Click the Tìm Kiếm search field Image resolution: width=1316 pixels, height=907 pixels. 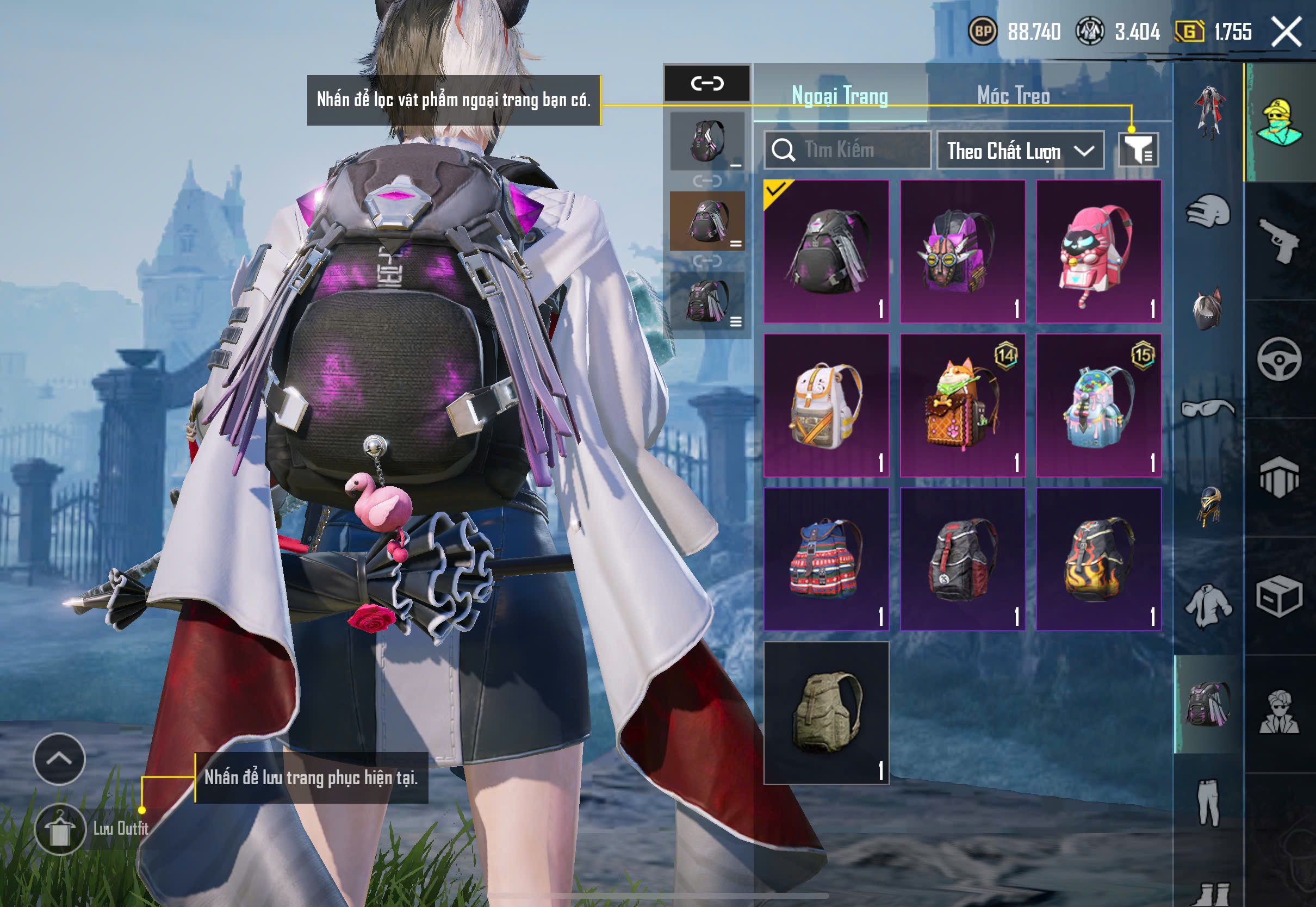[847, 150]
